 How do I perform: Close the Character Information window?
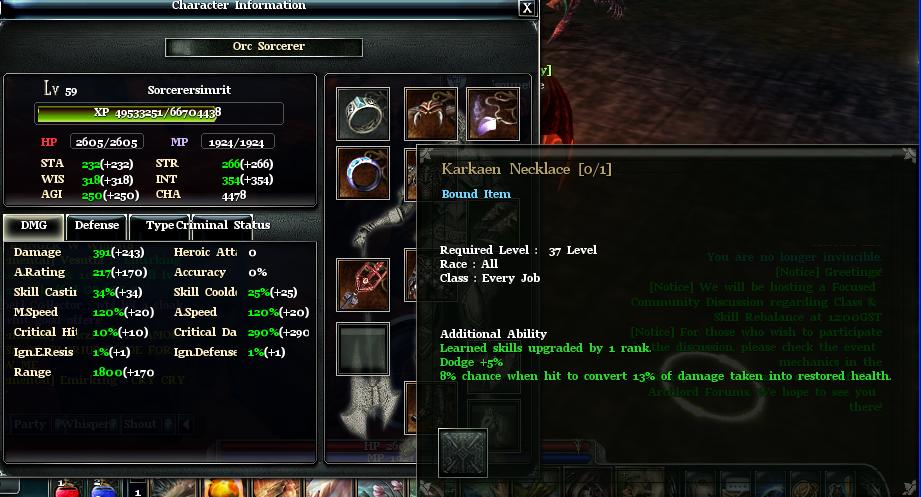(x=527, y=7)
